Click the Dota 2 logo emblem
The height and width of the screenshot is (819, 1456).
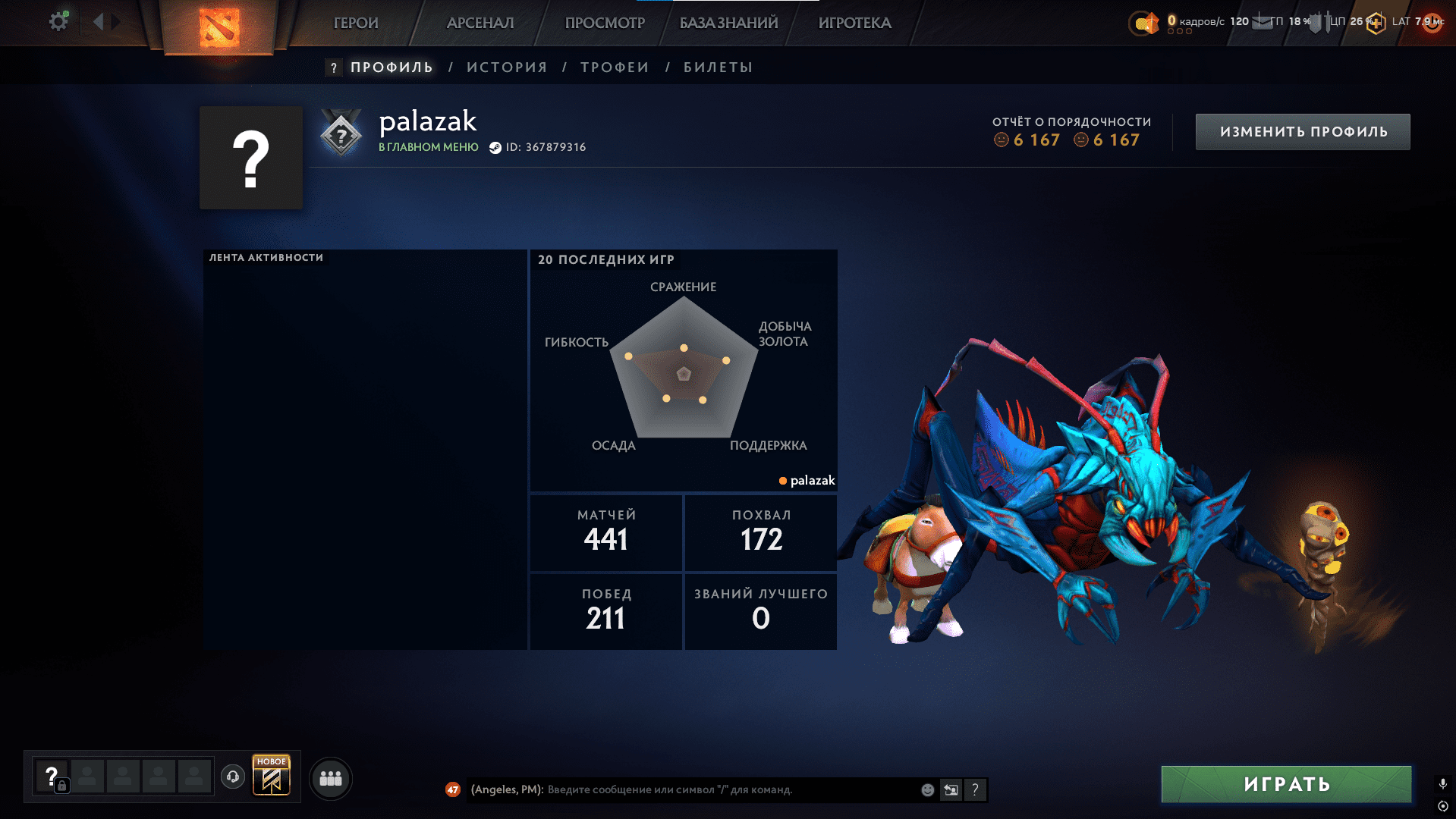pos(219,27)
